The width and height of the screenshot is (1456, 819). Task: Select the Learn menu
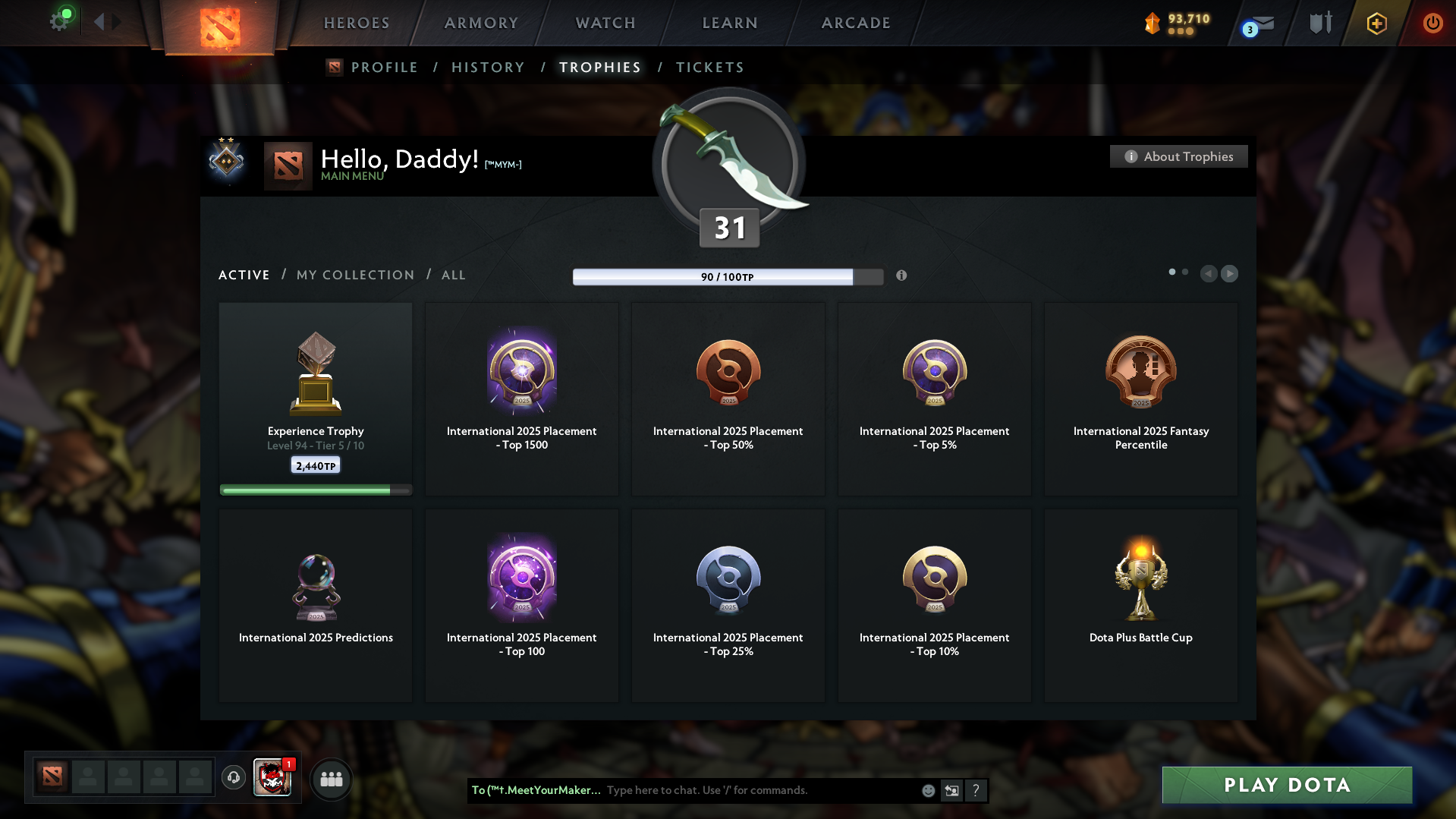pyautogui.click(x=730, y=23)
